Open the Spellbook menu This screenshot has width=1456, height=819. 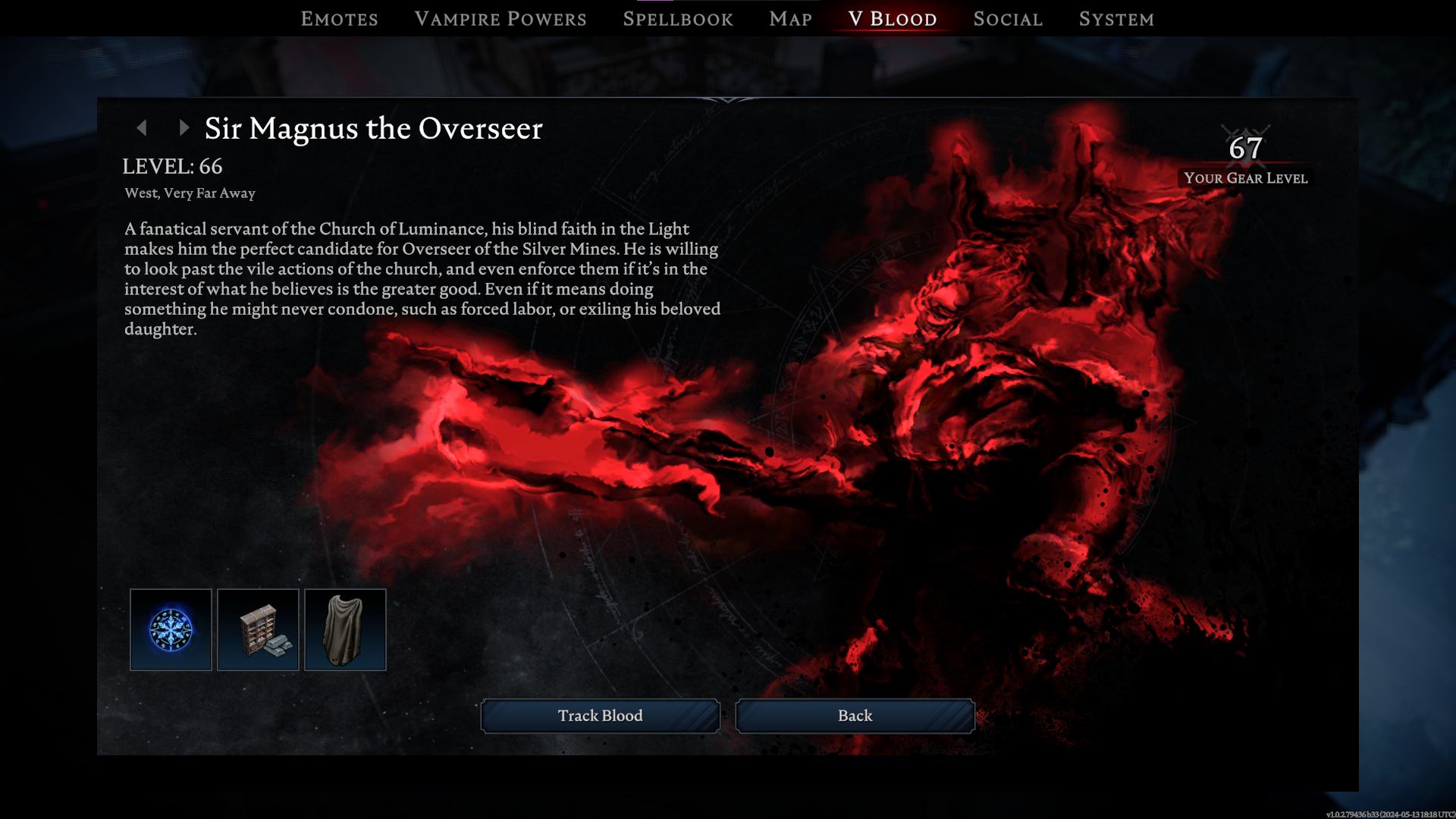[677, 19]
